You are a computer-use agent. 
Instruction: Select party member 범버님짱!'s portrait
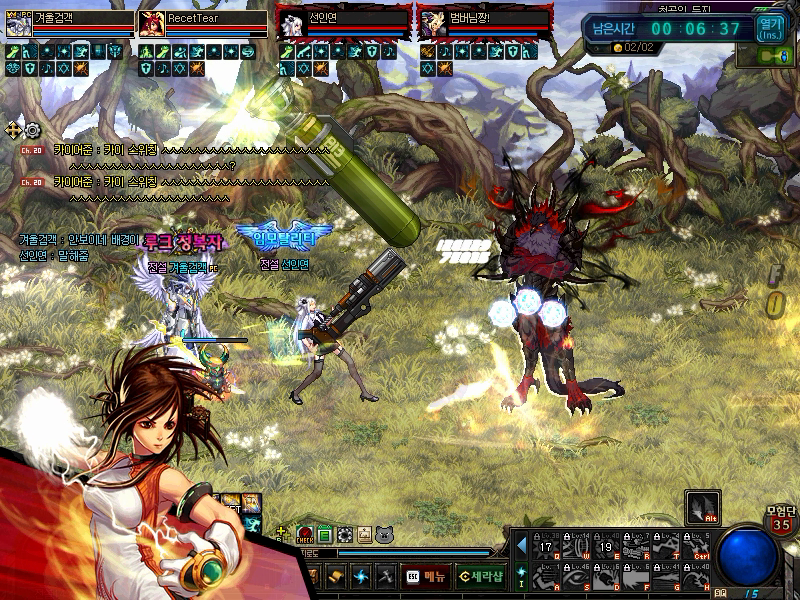(431, 24)
